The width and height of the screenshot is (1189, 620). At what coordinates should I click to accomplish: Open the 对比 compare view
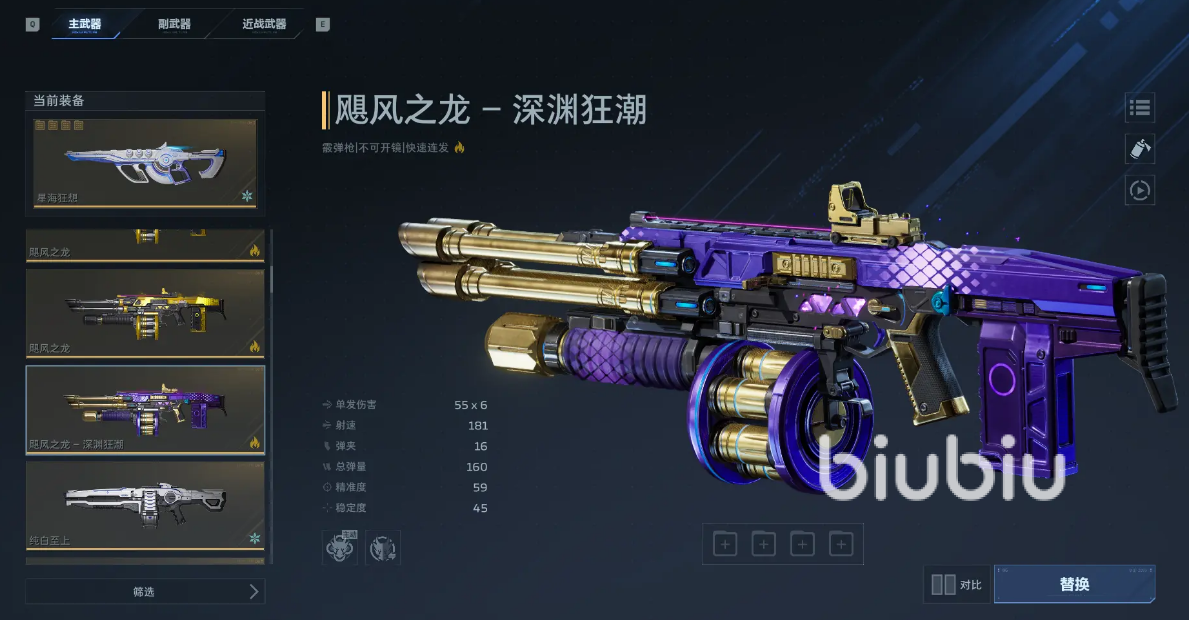click(x=957, y=585)
